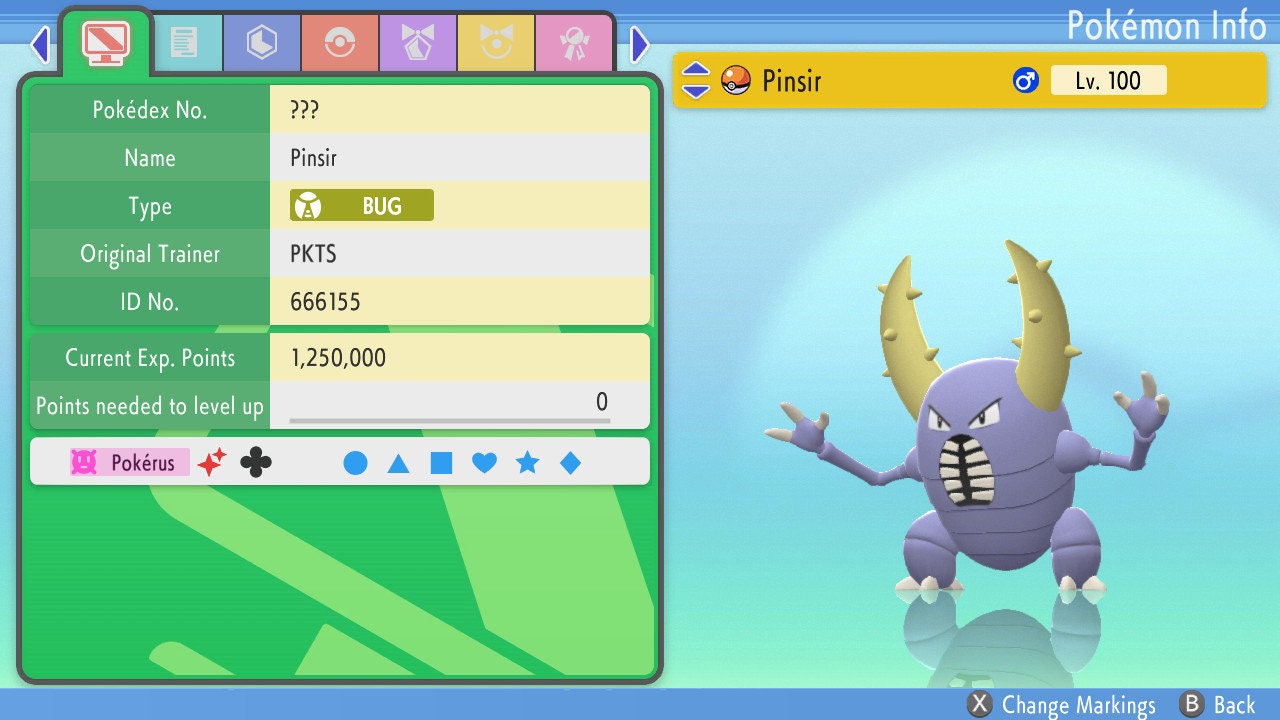Viewport: 1280px width, 720px height.
Task: Show the pink ribbons tab
Action: click(x=573, y=43)
